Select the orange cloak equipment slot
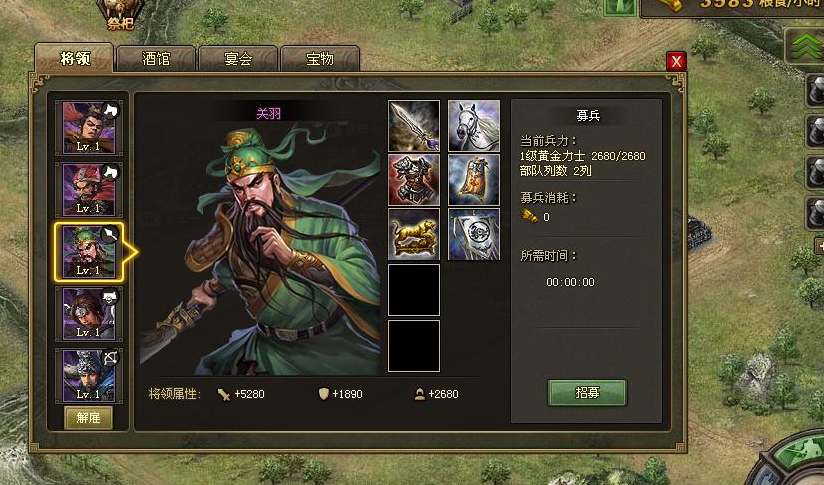The height and width of the screenshot is (485, 824). click(474, 180)
